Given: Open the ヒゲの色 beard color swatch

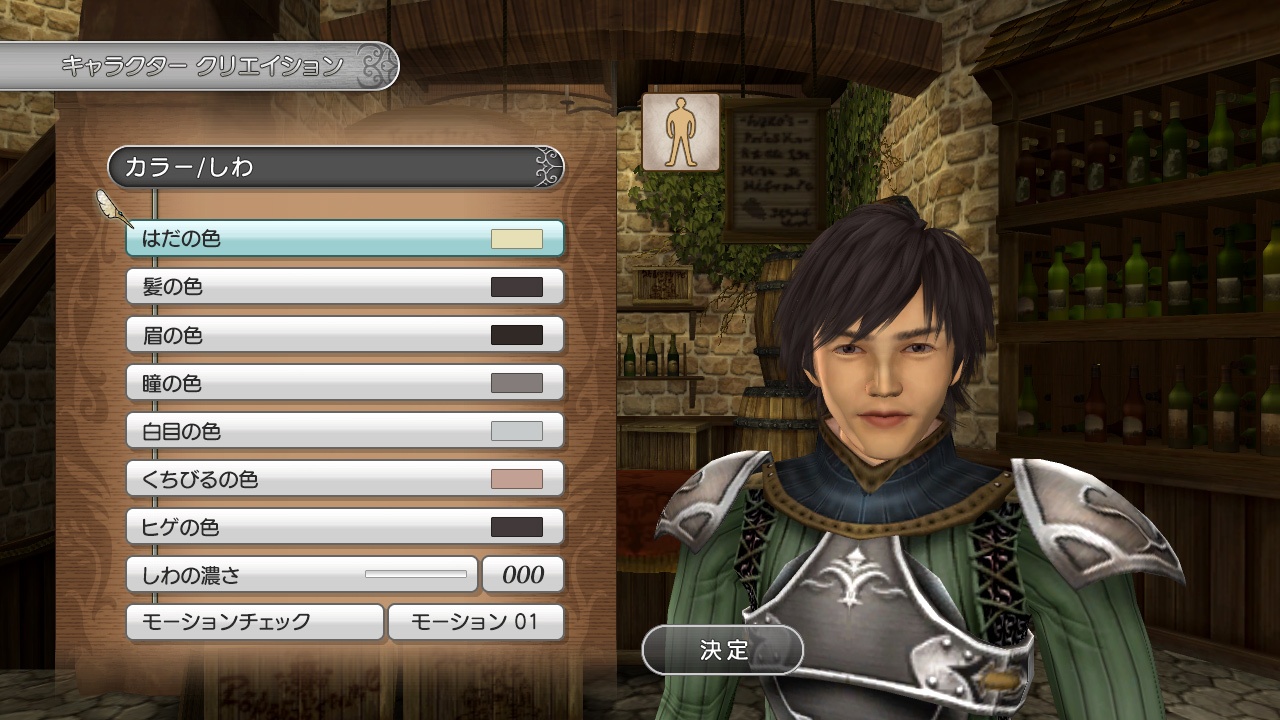Looking at the screenshot, I should (x=516, y=526).
